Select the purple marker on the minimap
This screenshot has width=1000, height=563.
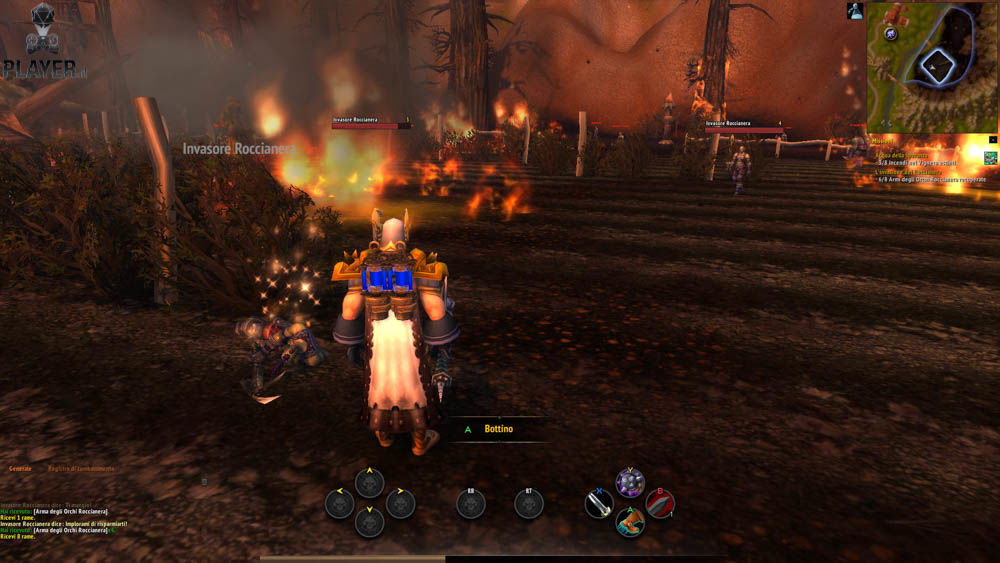pyautogui.click(x=890, y=34)
